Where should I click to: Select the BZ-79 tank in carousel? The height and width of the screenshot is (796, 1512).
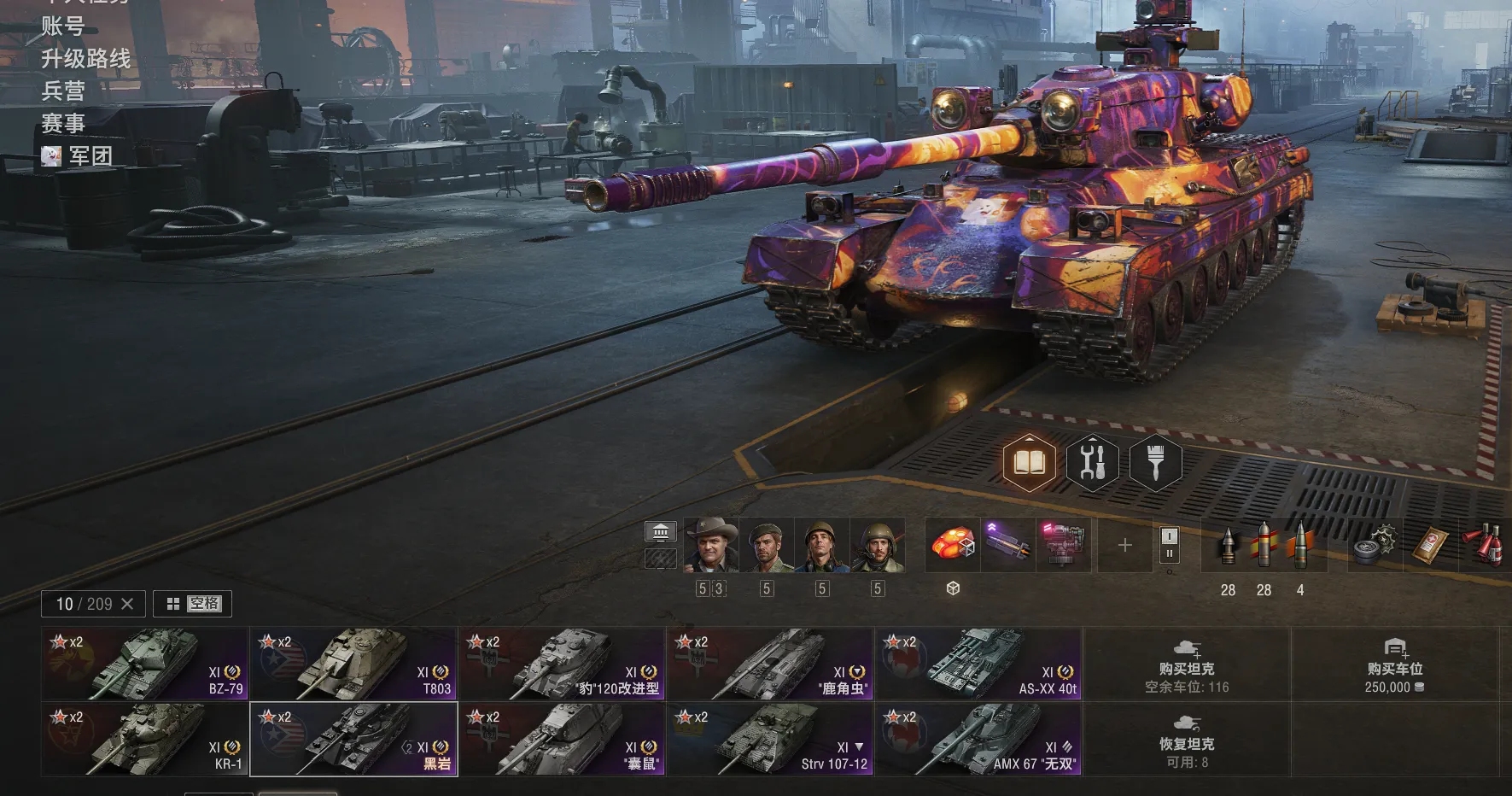145,664
